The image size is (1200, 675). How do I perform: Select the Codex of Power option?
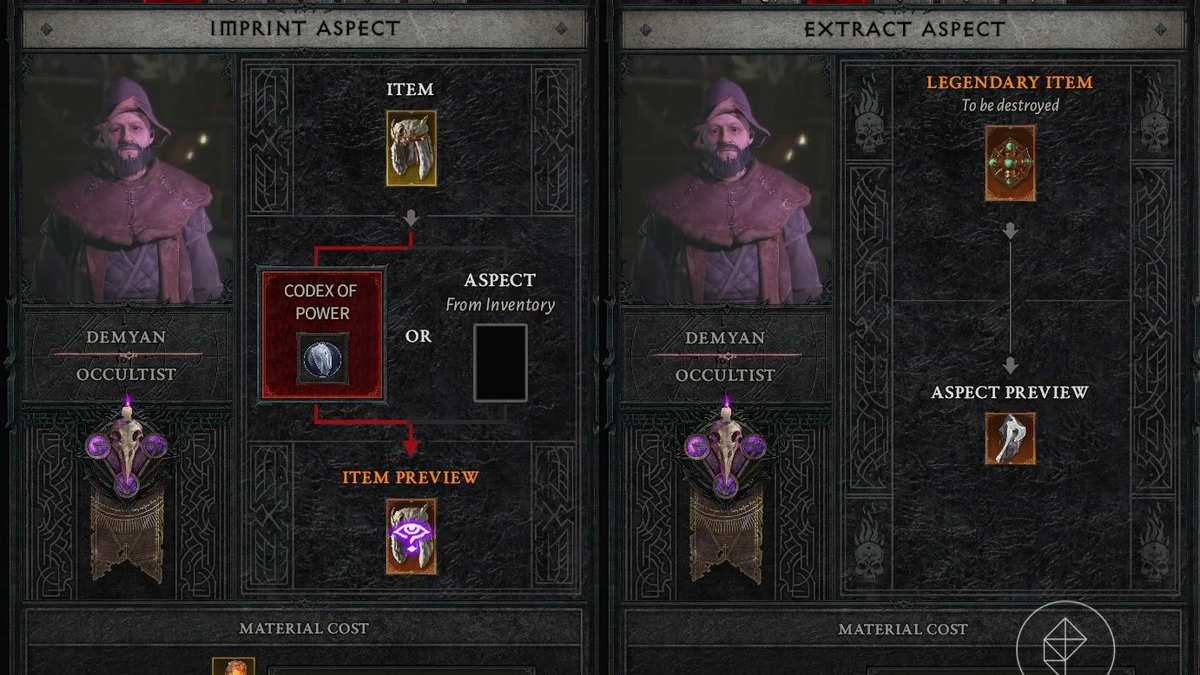[x=322, y=335]
